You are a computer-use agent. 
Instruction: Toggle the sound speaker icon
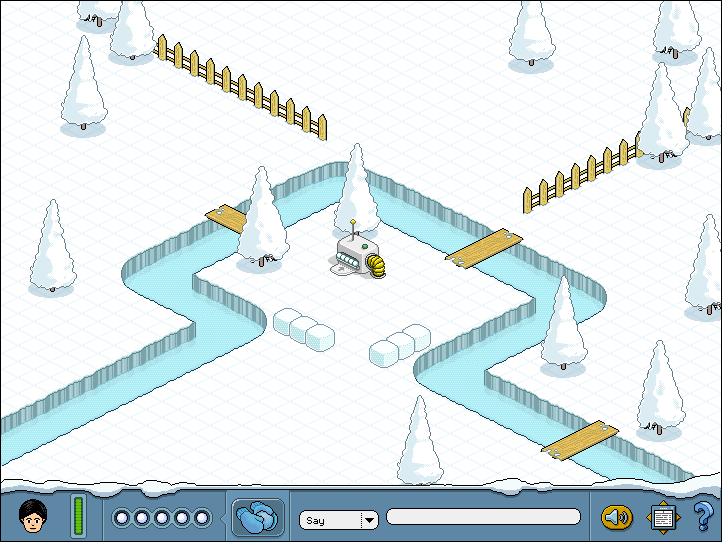coord(616,517)
